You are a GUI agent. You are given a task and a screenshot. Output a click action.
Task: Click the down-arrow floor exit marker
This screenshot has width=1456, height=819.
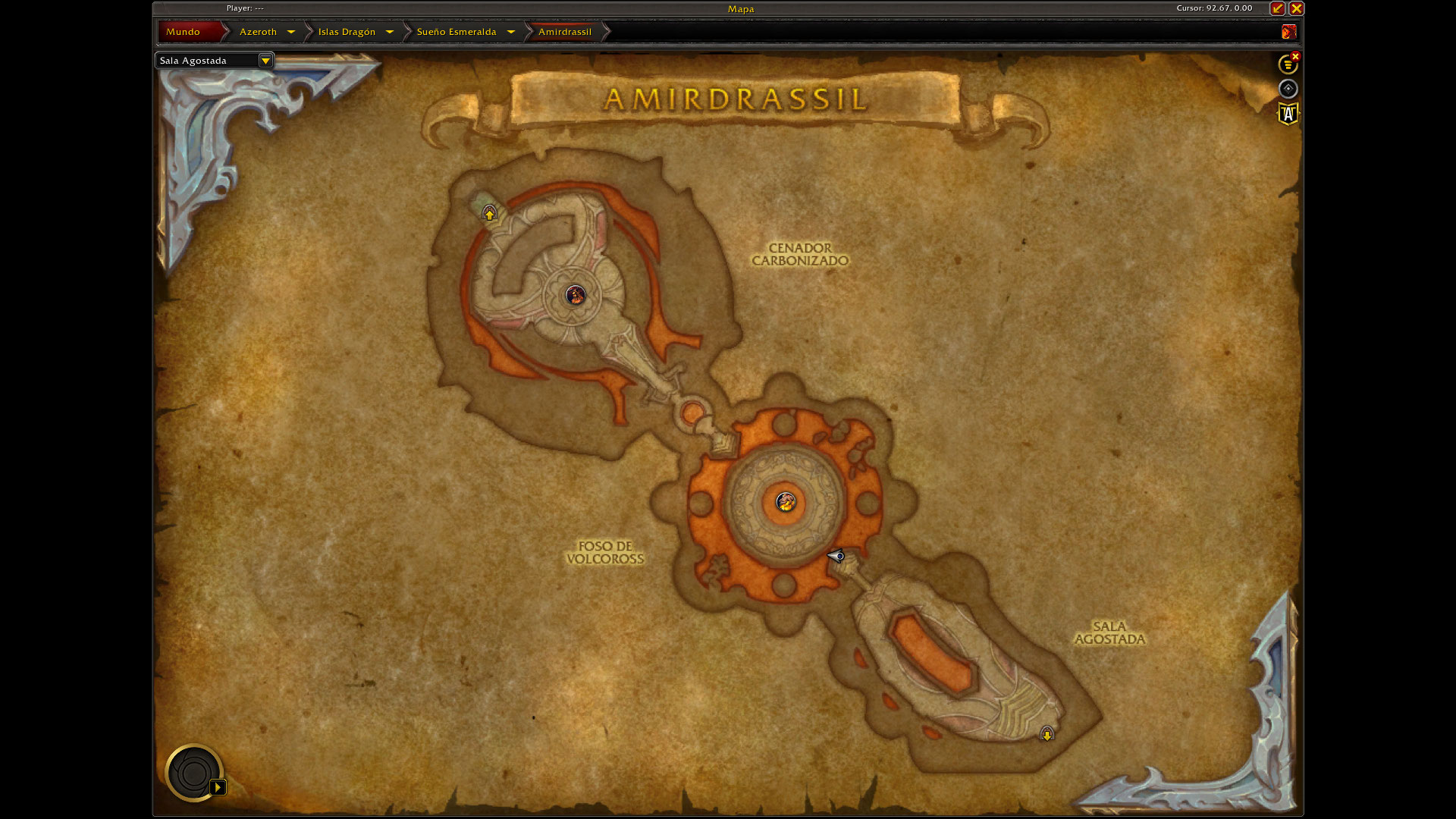click(1047, 734)
